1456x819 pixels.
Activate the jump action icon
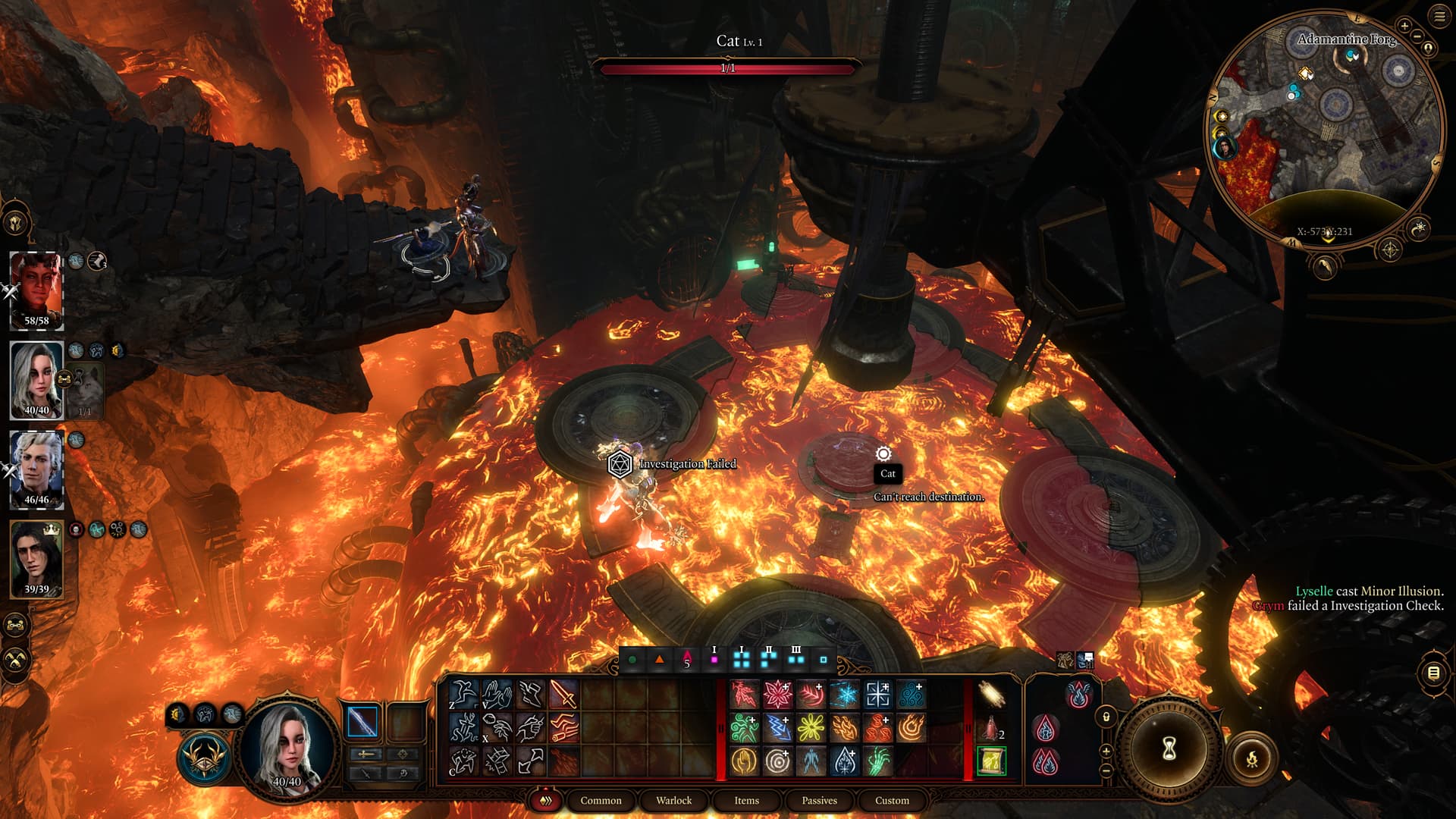coord(463,694)
